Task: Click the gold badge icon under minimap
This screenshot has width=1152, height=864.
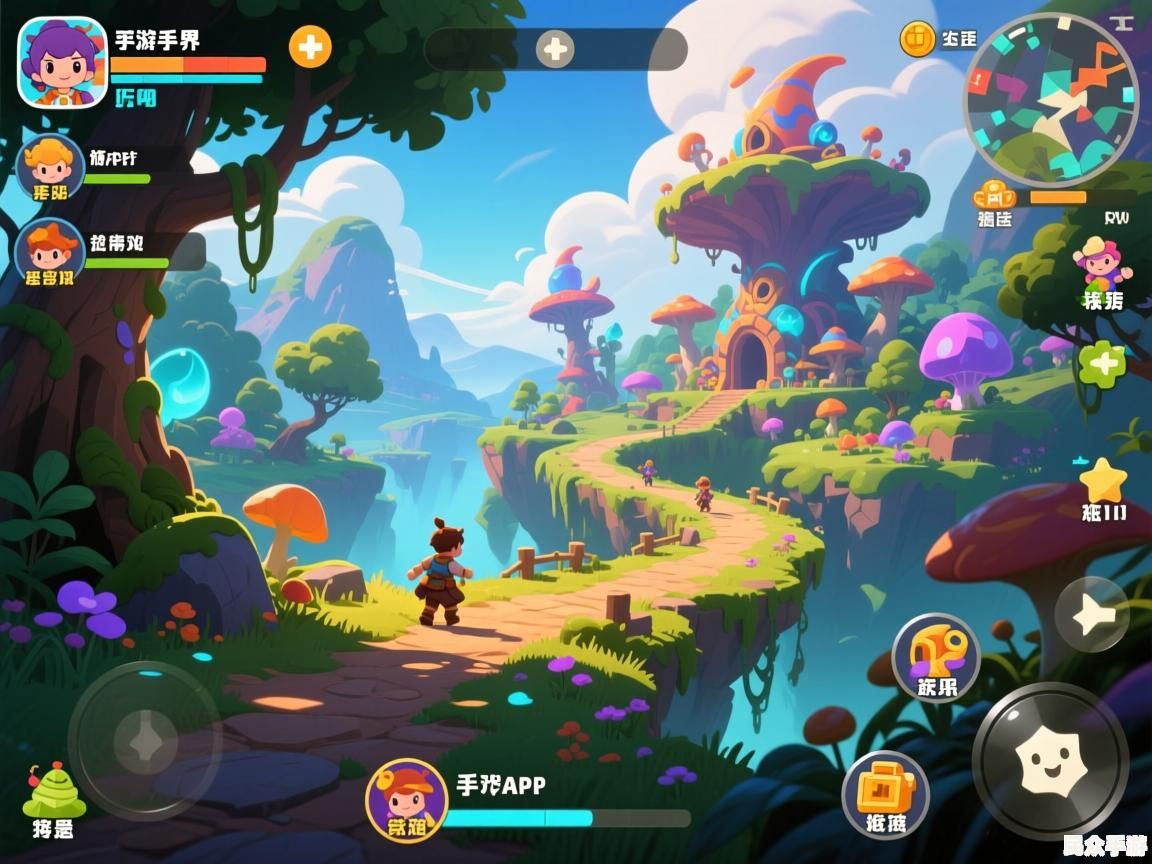Action: [x=995, y=195]
